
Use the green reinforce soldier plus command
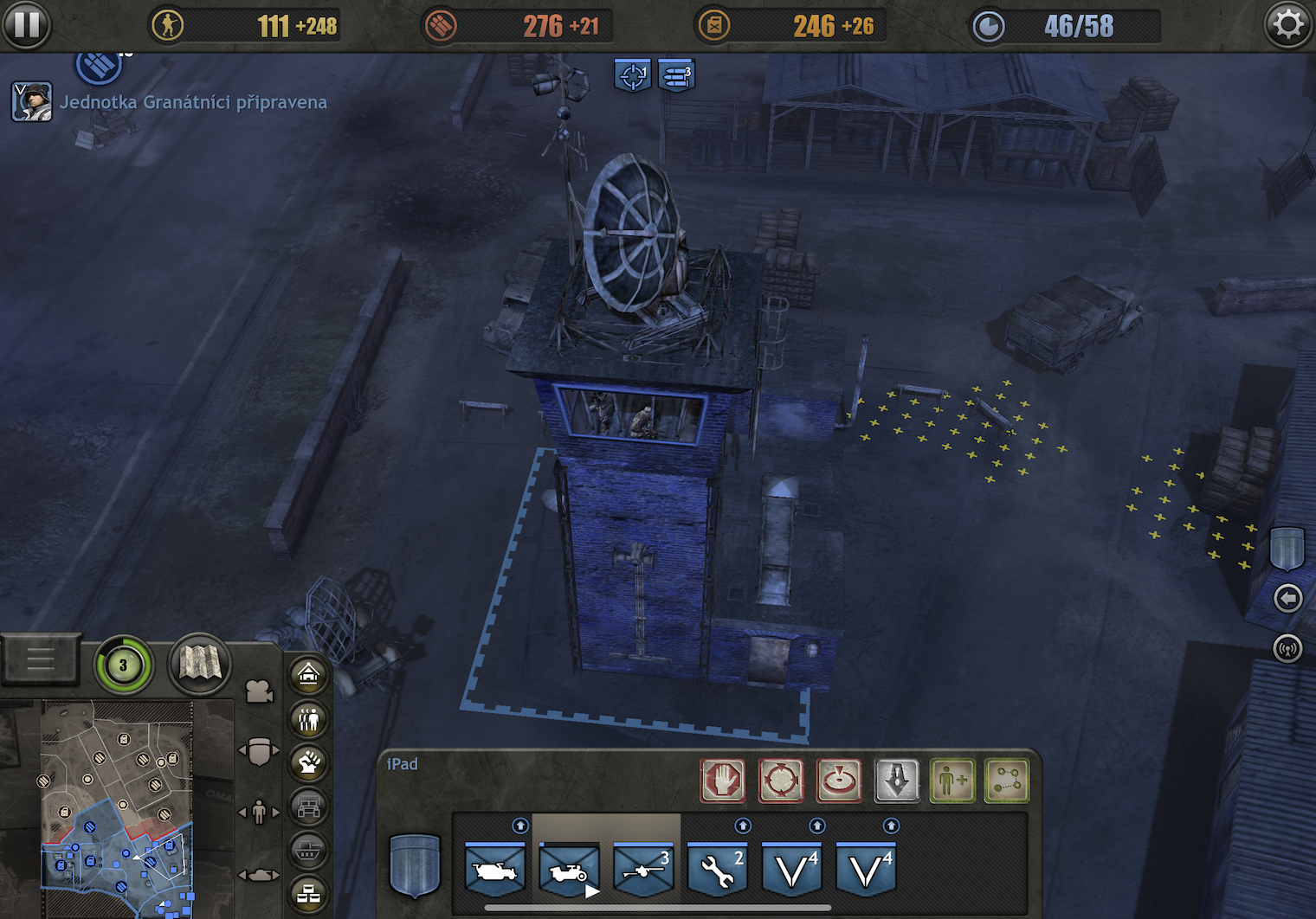point(952,781)
